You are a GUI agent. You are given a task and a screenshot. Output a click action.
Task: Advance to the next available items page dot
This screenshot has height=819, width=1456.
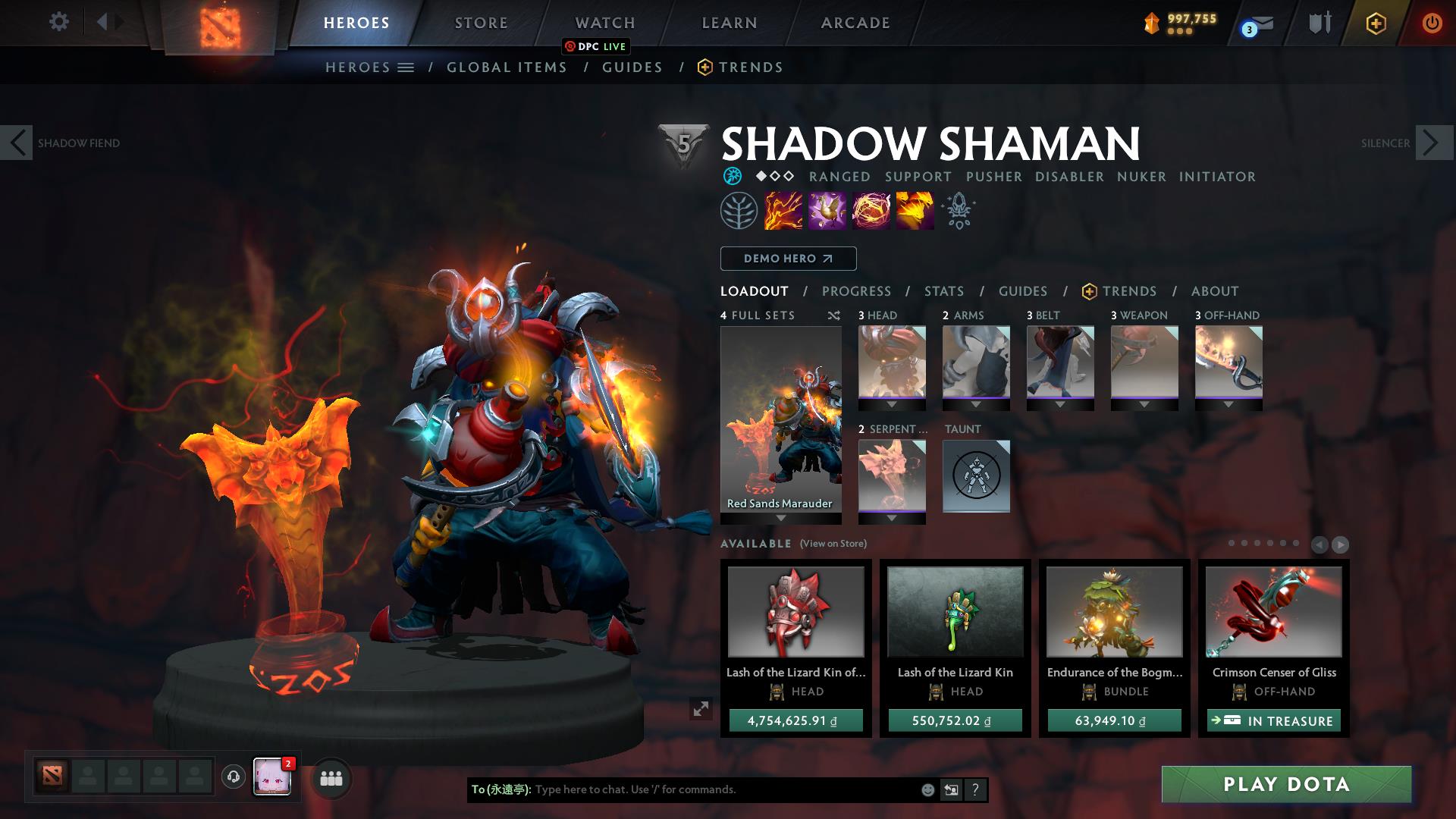[1341, 544]
